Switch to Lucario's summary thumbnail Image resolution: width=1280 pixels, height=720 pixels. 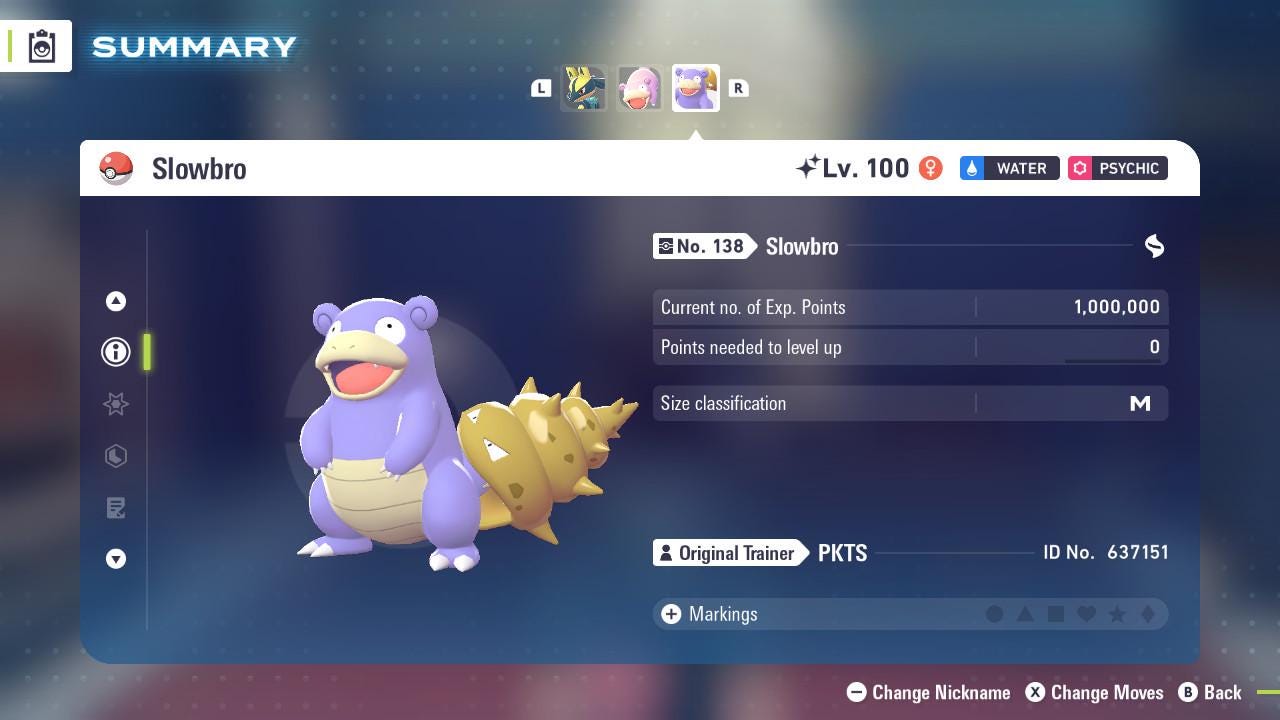[585, 88]
